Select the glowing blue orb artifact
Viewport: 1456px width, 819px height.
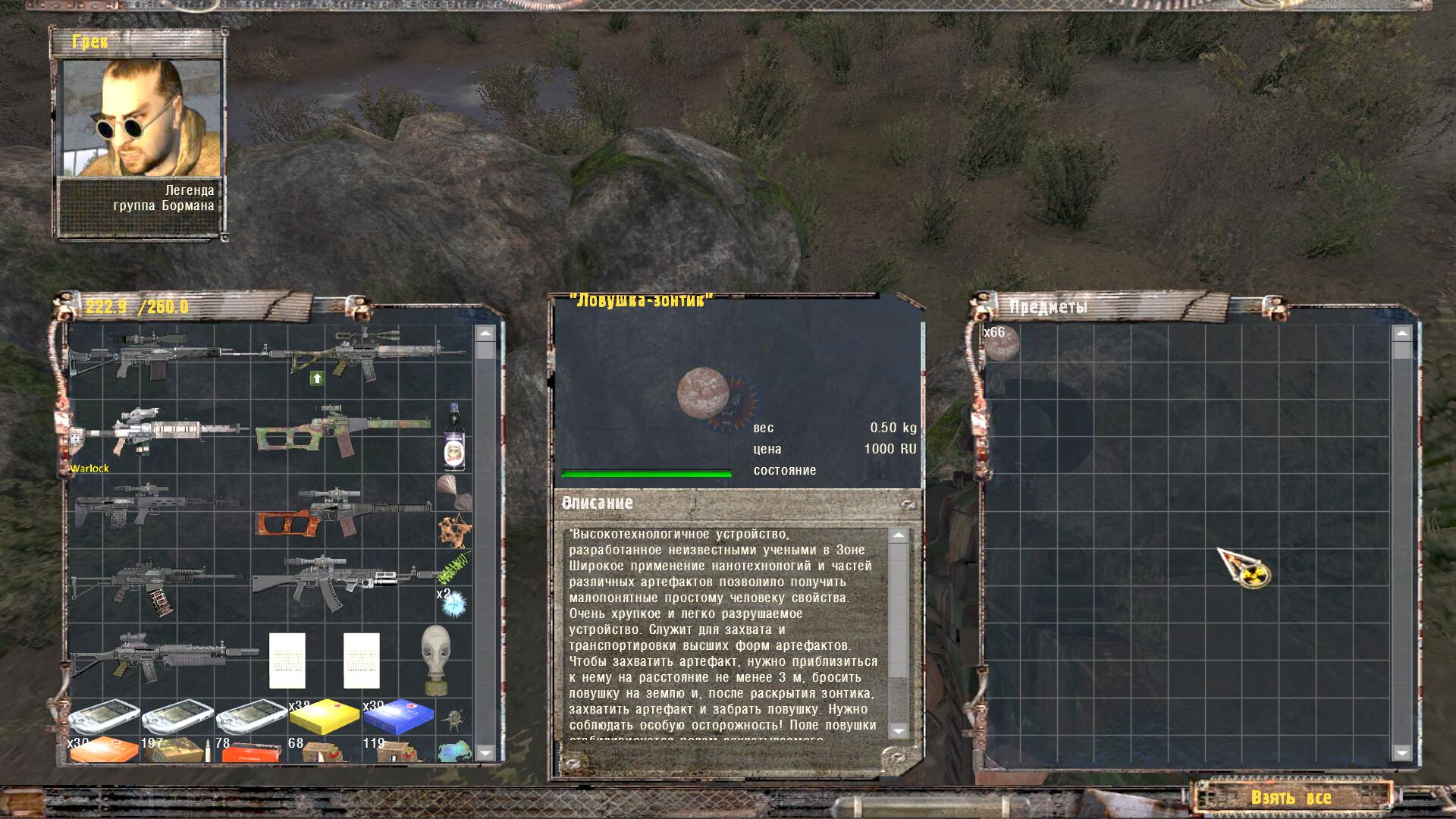tap(454, 604)
